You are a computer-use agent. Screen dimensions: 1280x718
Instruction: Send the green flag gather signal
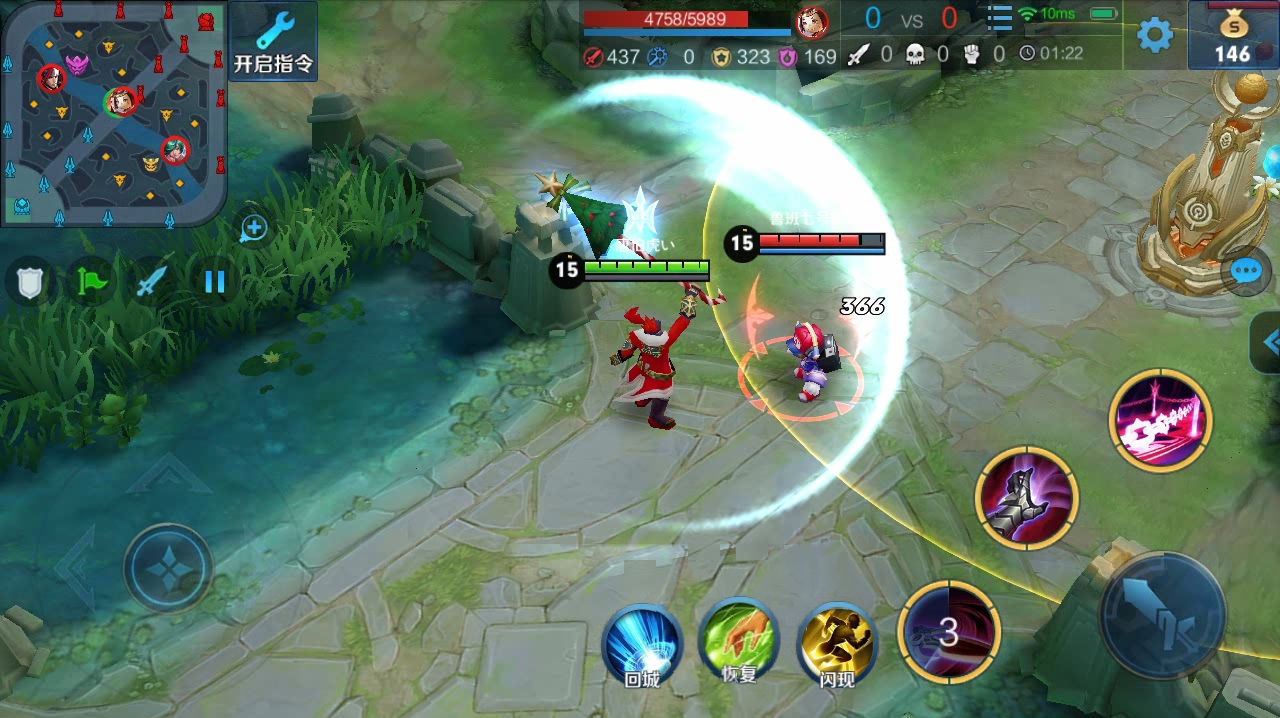(90, 282)
